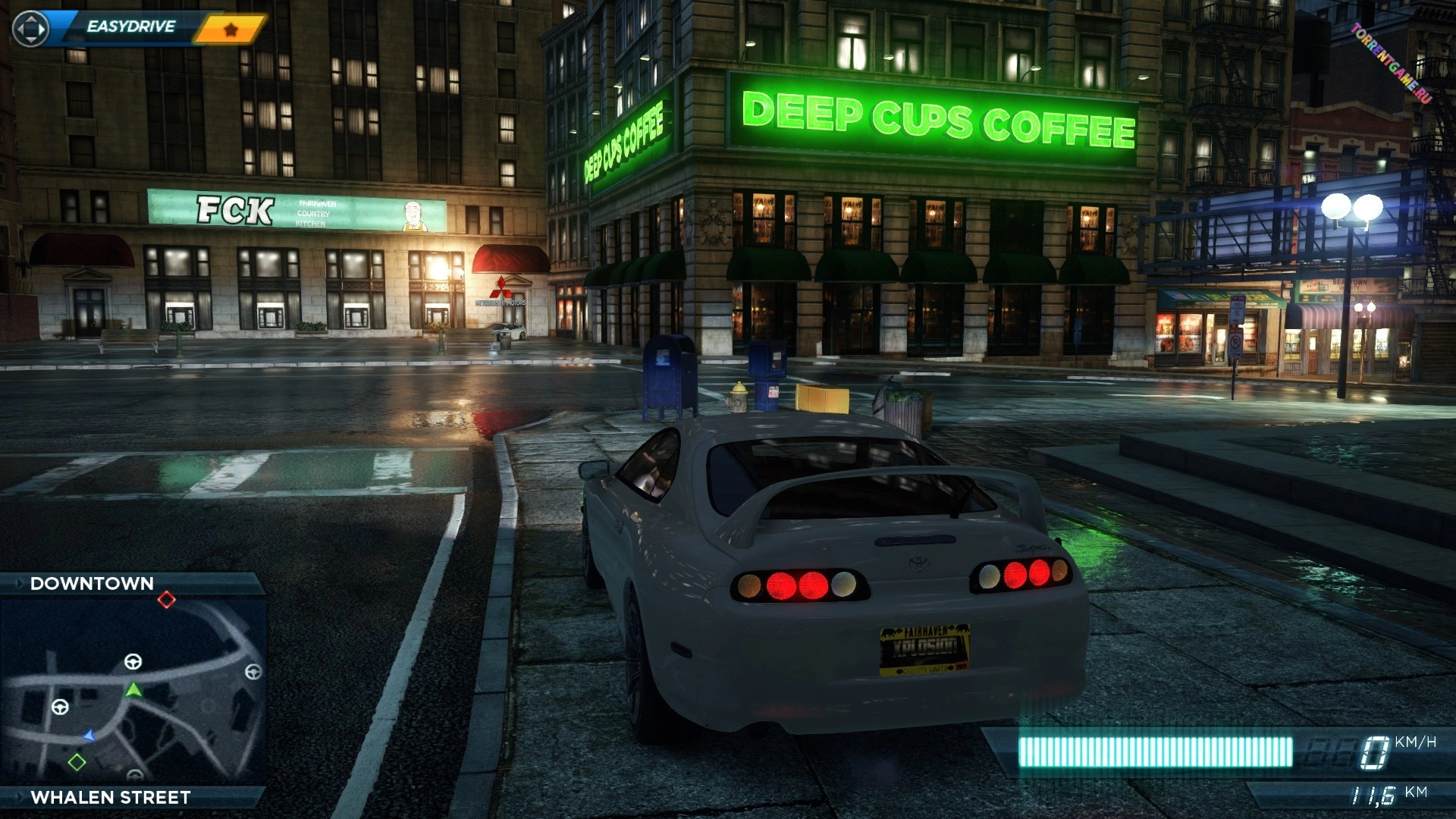This screenshot has height=819, width=1456.
Task: Click the EasyDrive d-pad icon
Action: click(x=31, y=30)
